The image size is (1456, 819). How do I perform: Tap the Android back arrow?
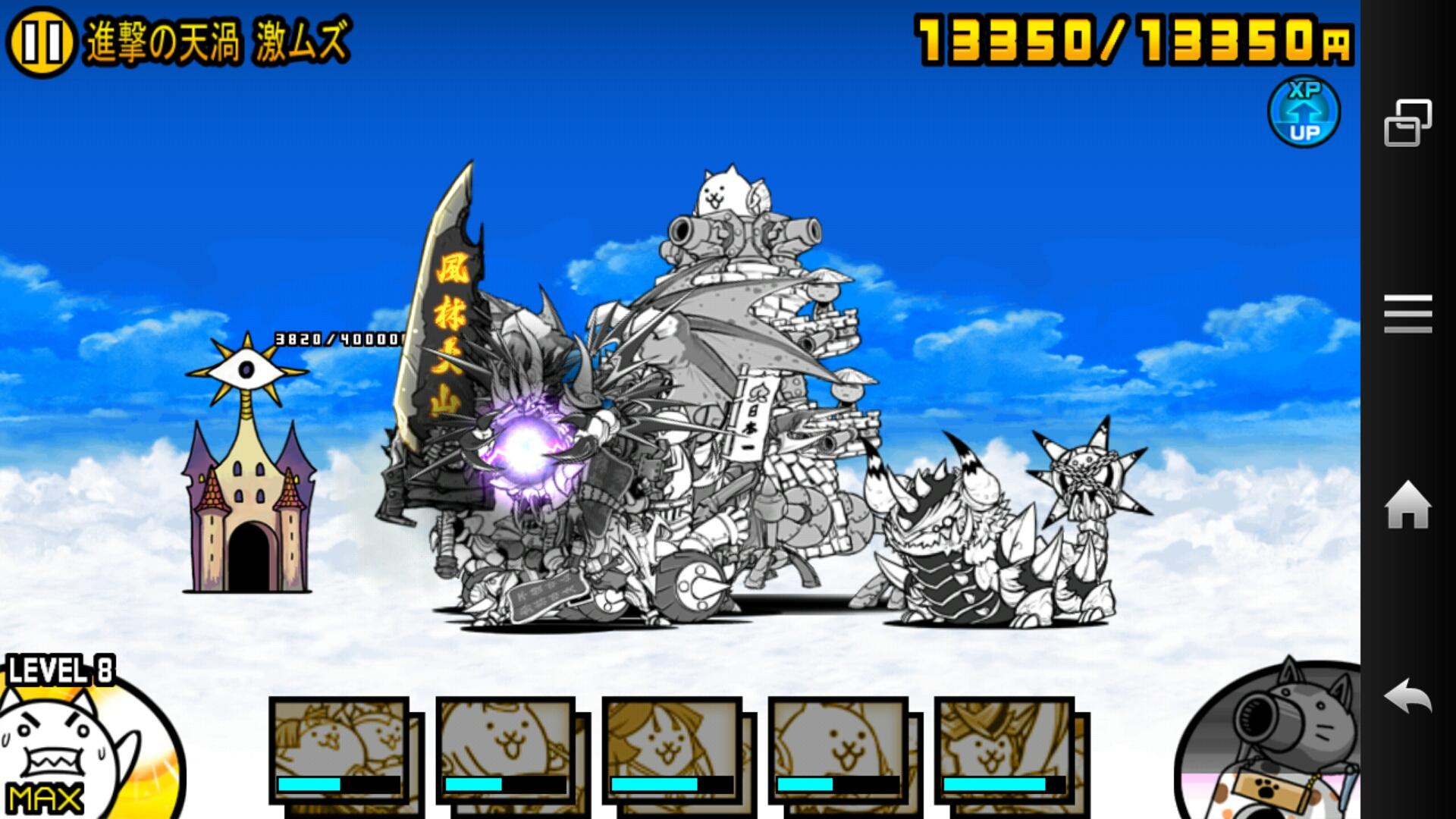click(x=1408, y=697)
